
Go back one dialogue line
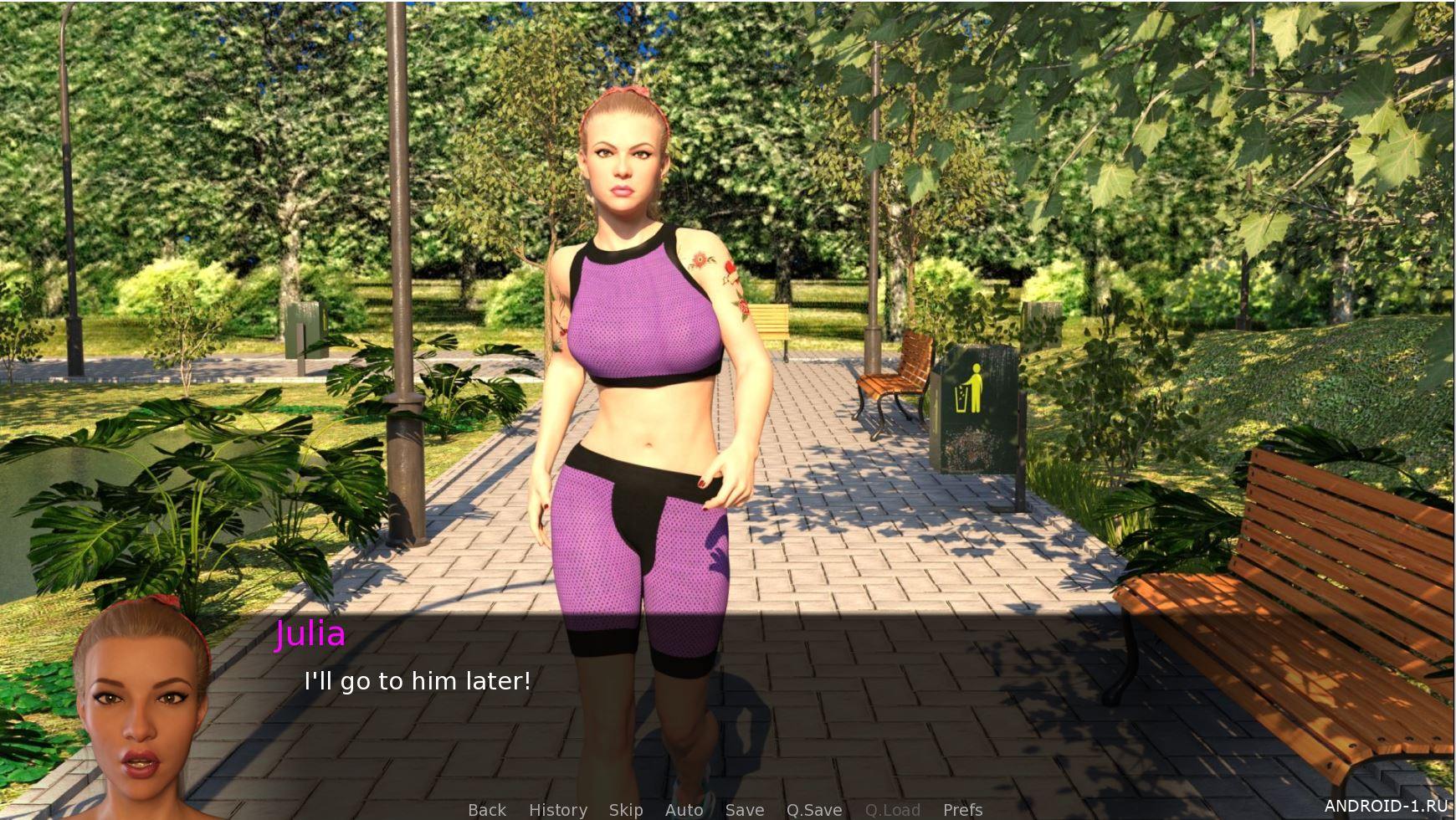click(x=487, y=809)
